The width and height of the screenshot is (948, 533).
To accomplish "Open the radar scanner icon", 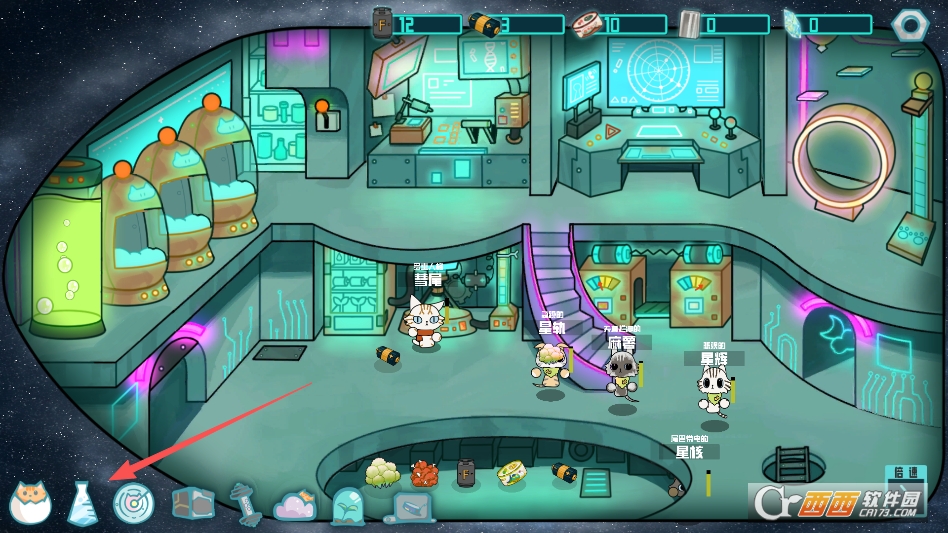I will (132, 503).
